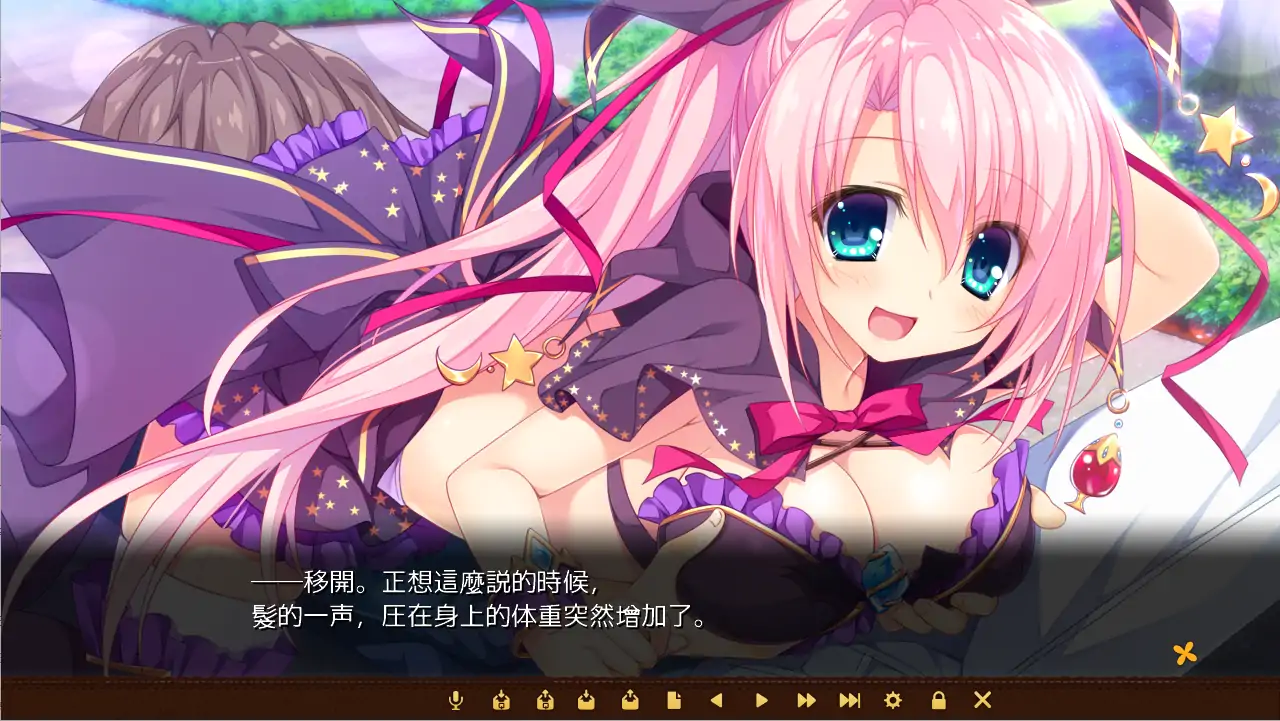Click the save icon with the down arrow
Image resolution: width=1280 pixels, height=721 pixels.
(x=586, y=702)
